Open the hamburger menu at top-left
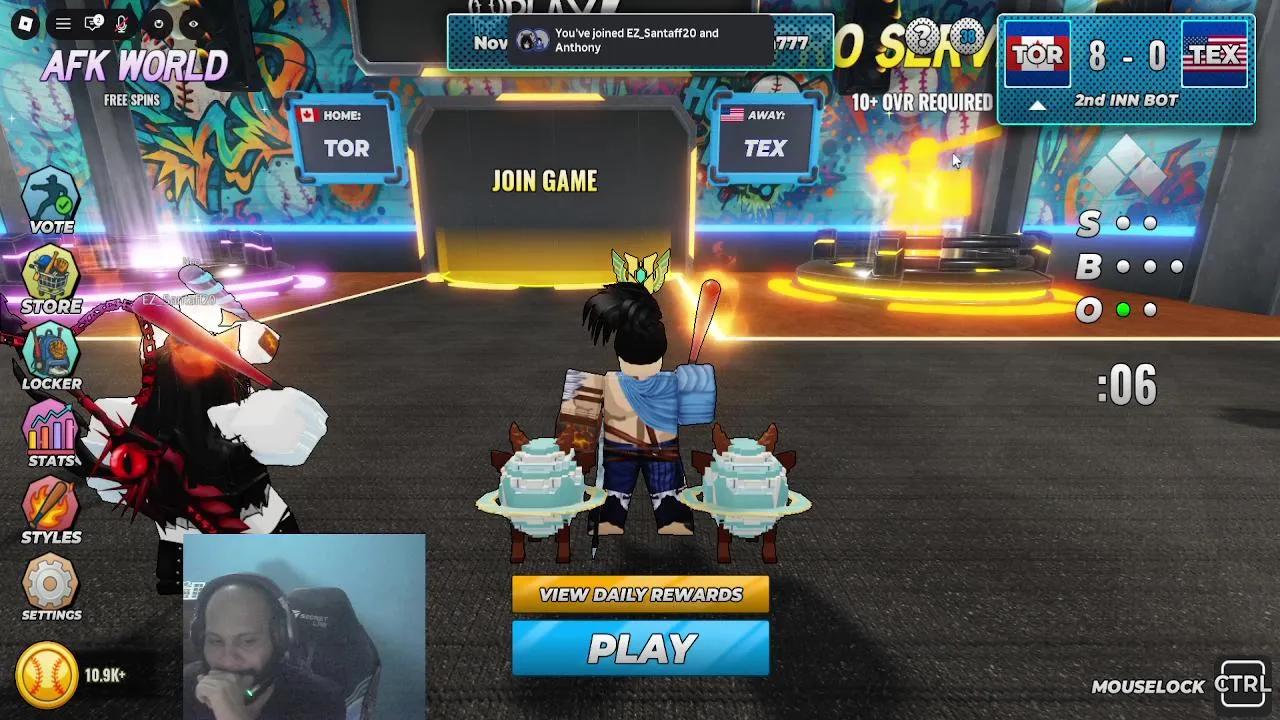Screen dimensions: 1280x720 [61, 25]
